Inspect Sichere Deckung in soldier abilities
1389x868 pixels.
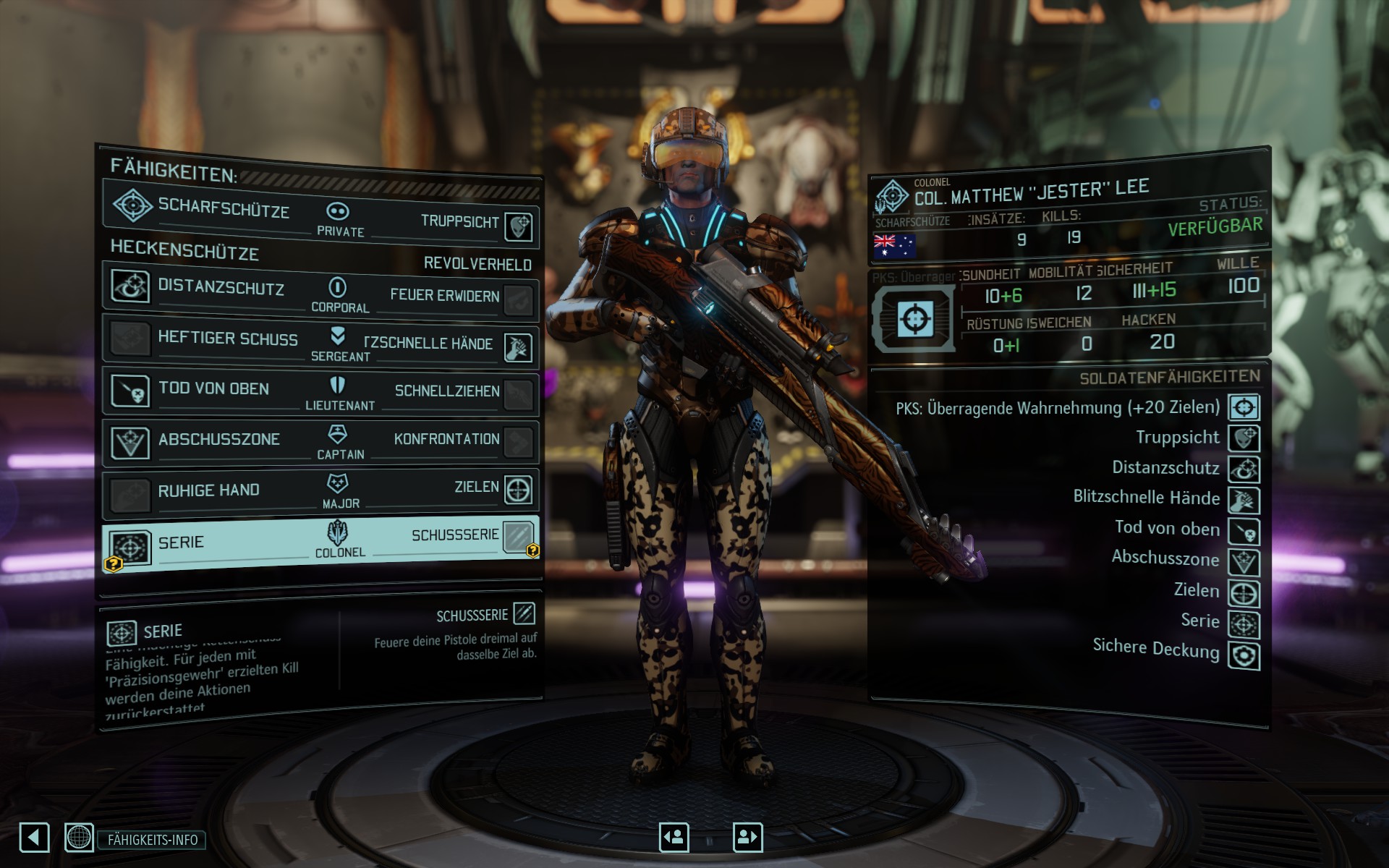[x=1244, y=655]
